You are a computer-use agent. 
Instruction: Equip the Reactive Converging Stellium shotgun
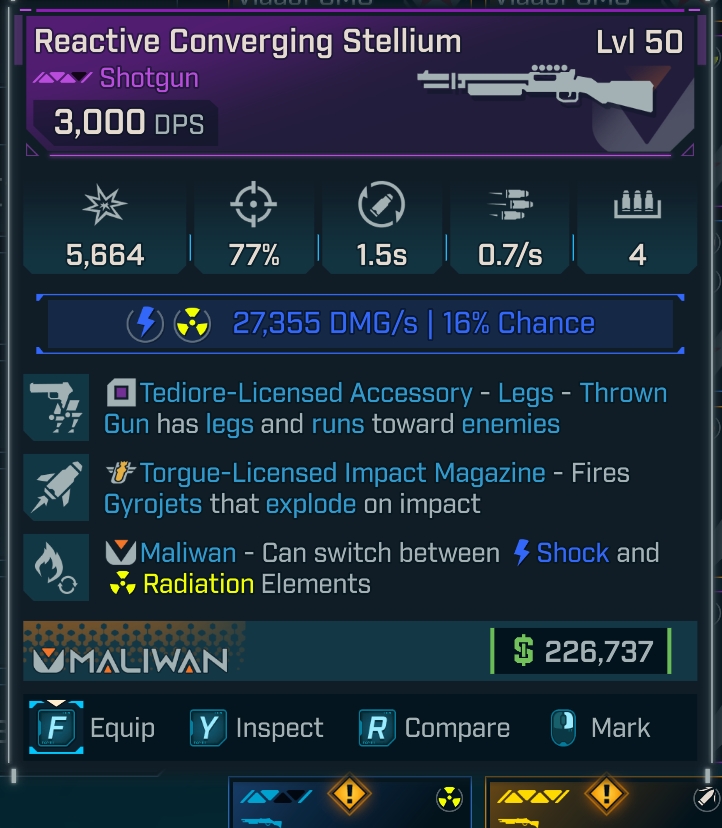93,728
